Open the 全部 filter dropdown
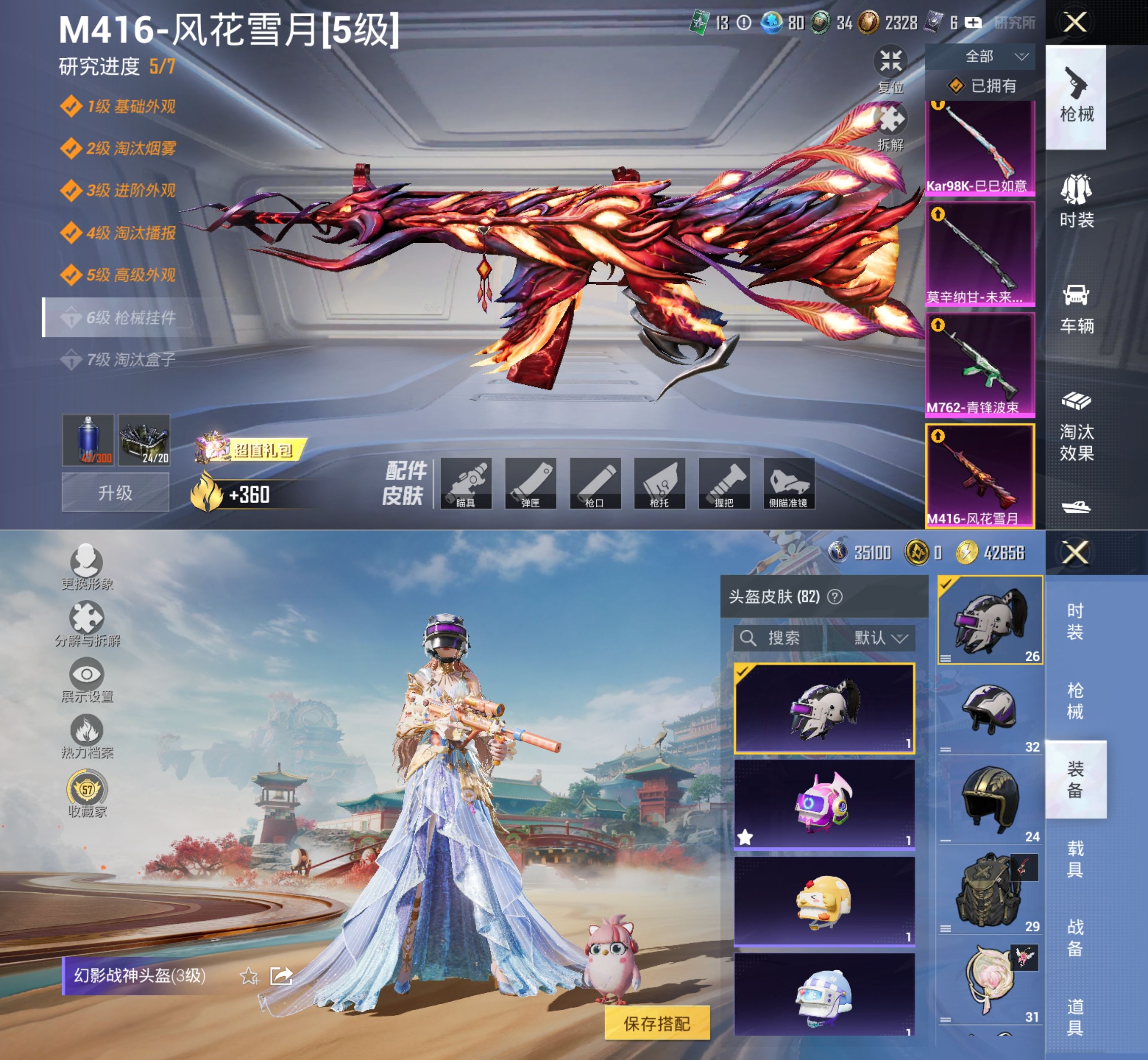 point(980,56)
